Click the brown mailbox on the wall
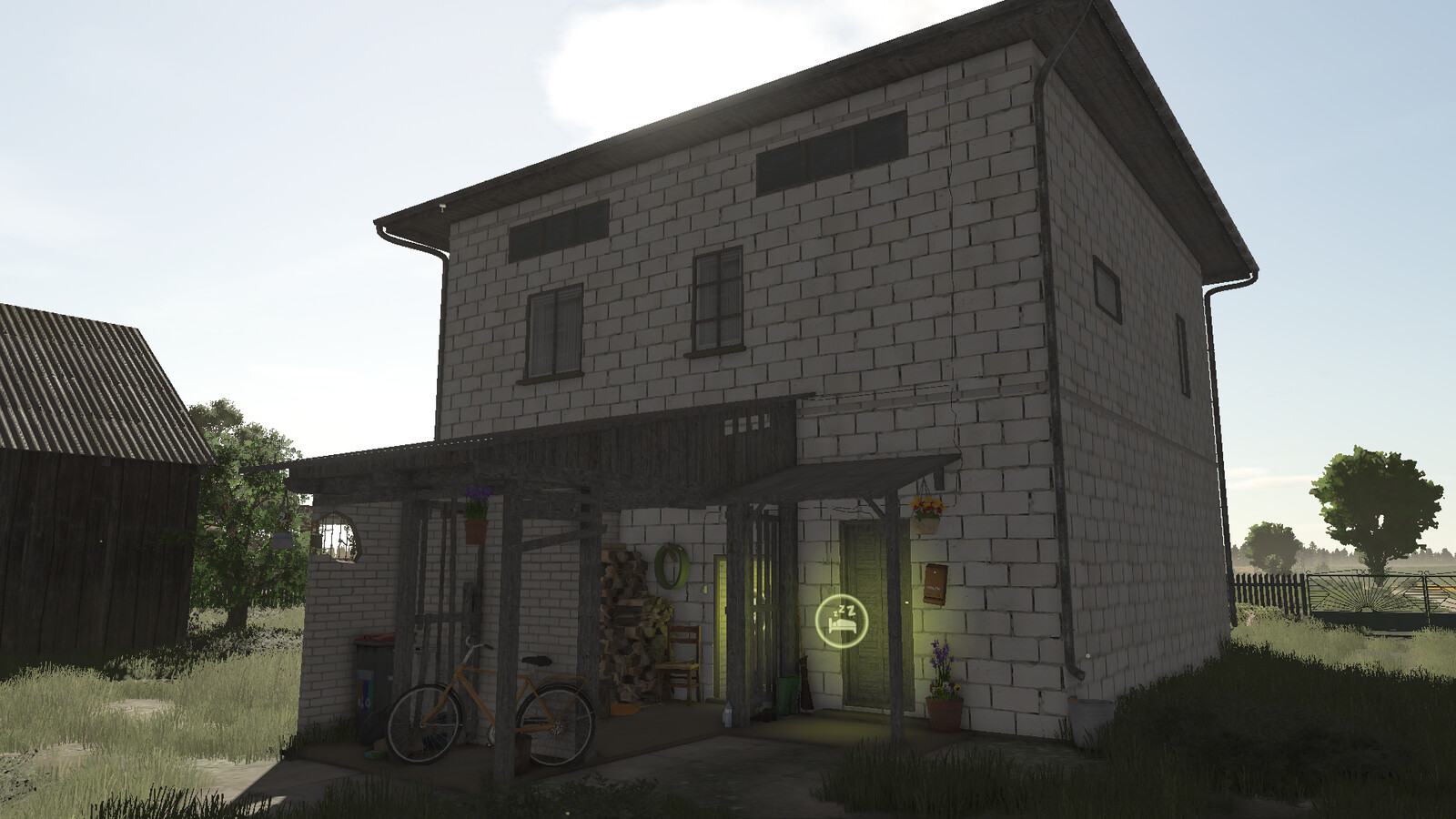 click(x=935, y=583)
